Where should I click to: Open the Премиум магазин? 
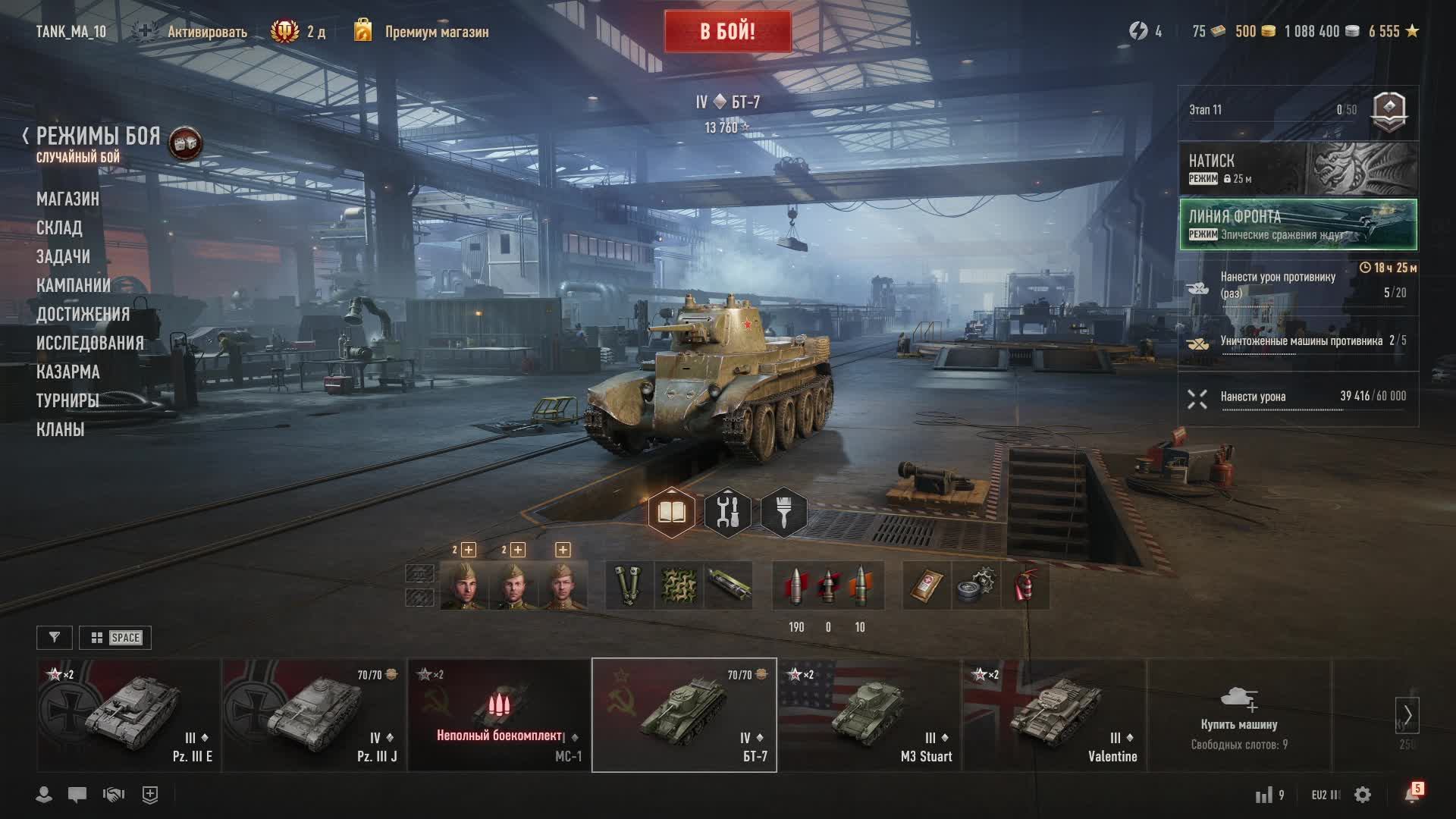click(436, 32)
